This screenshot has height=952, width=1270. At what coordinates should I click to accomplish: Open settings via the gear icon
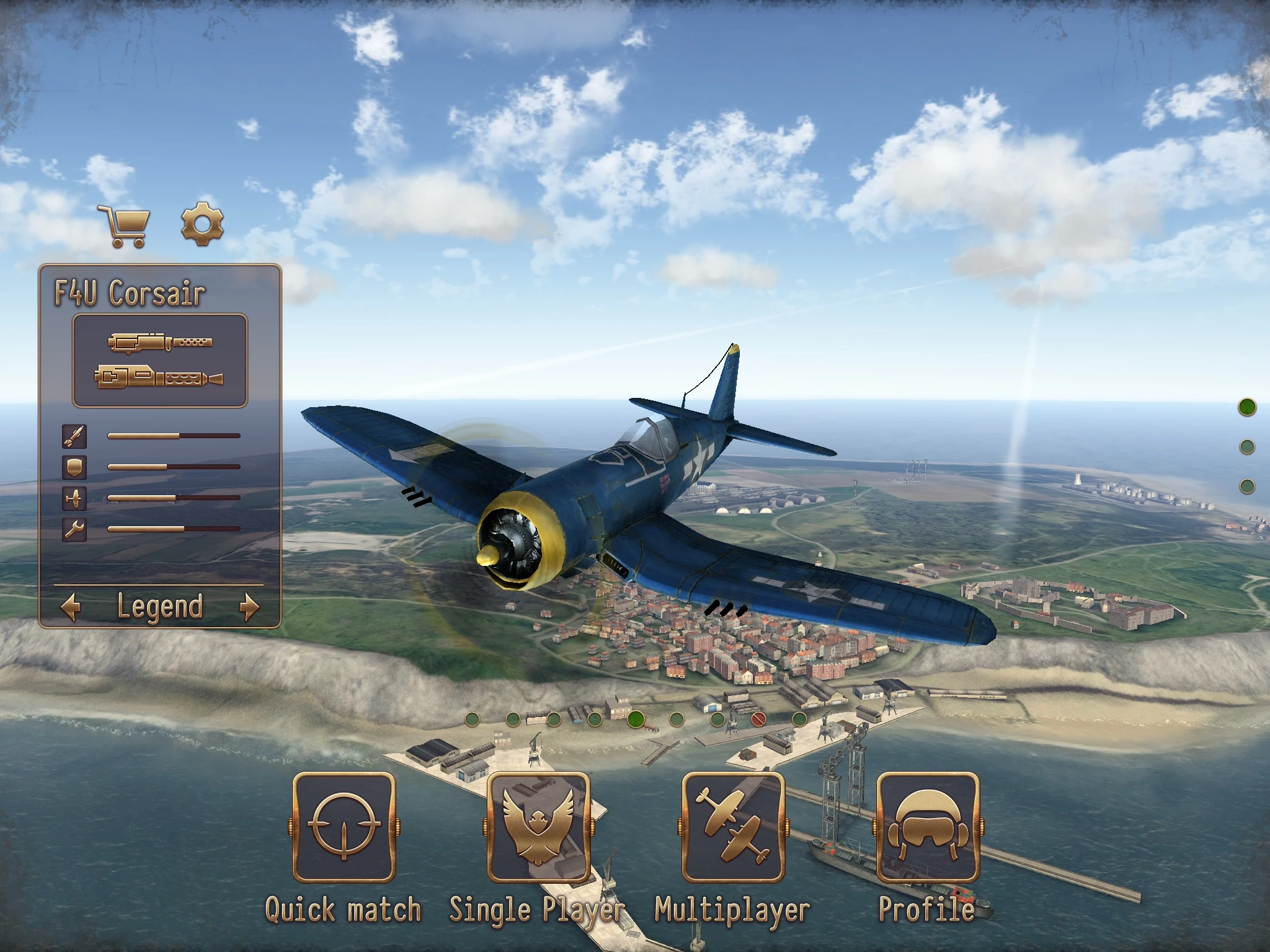202,224
